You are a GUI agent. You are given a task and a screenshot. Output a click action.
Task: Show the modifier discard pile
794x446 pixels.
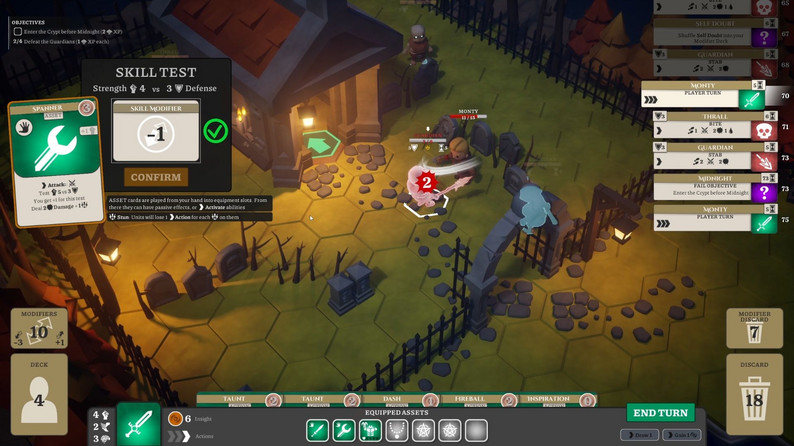click(x=754, y=328)
